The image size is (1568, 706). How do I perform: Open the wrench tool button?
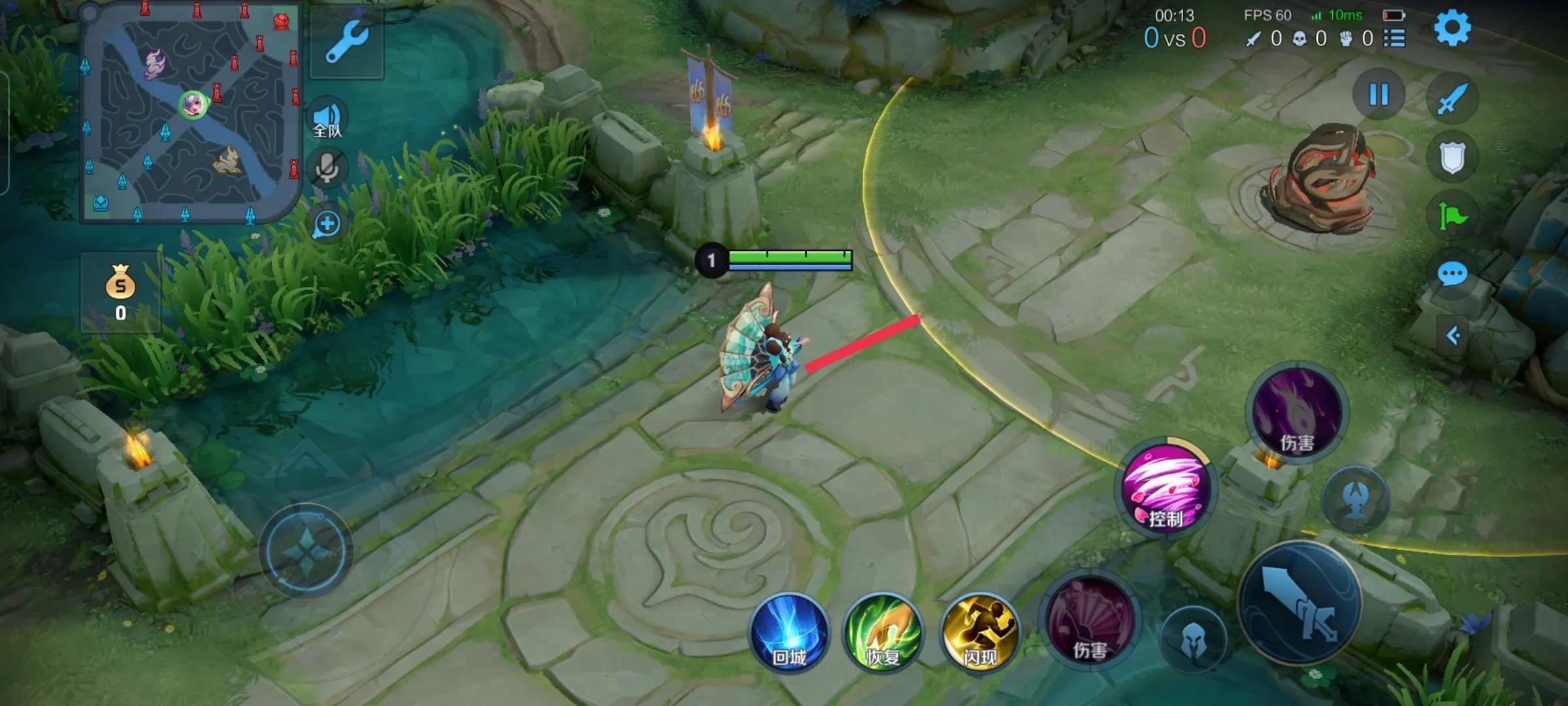coord(346,42)
